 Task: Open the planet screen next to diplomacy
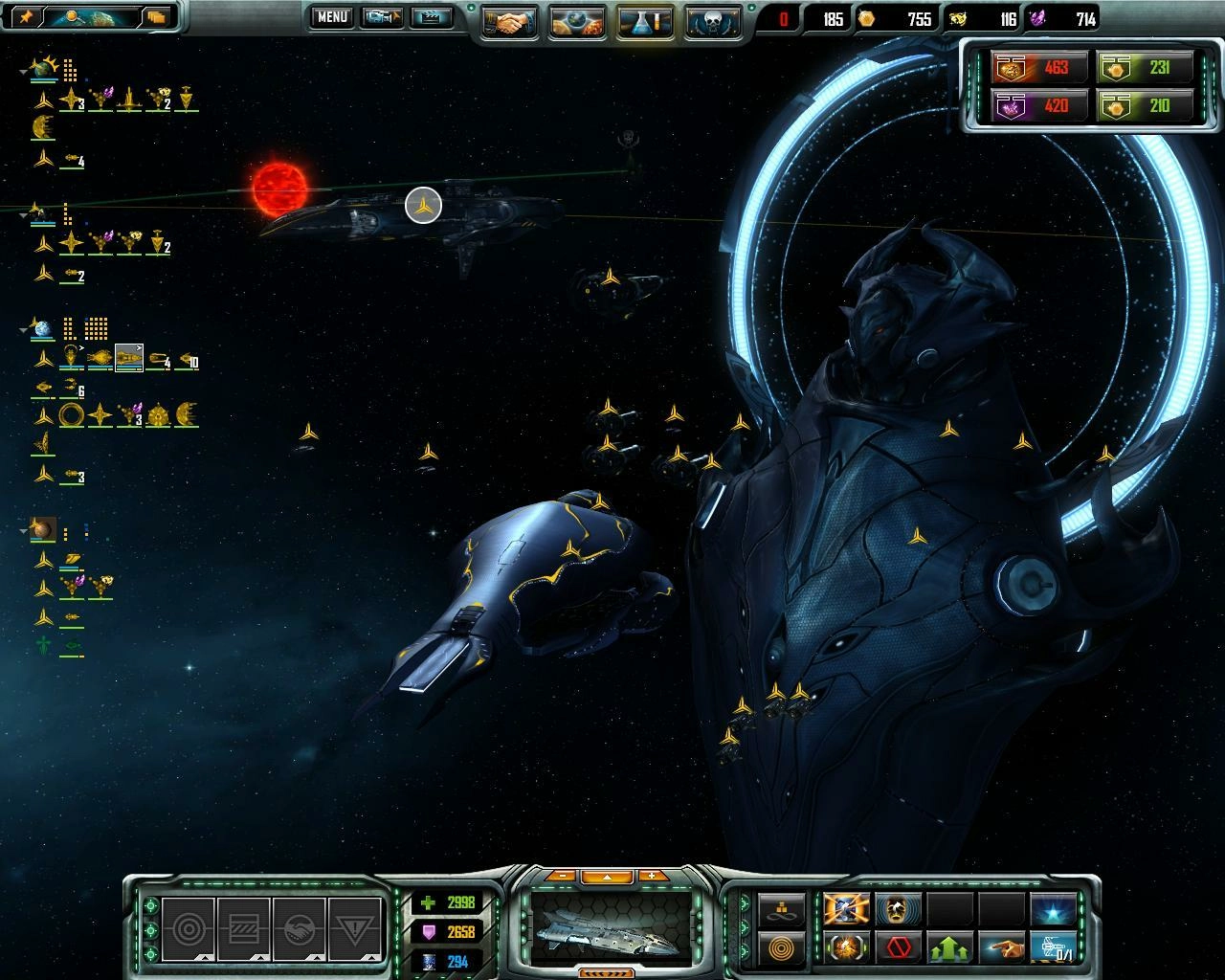(577, 21)
